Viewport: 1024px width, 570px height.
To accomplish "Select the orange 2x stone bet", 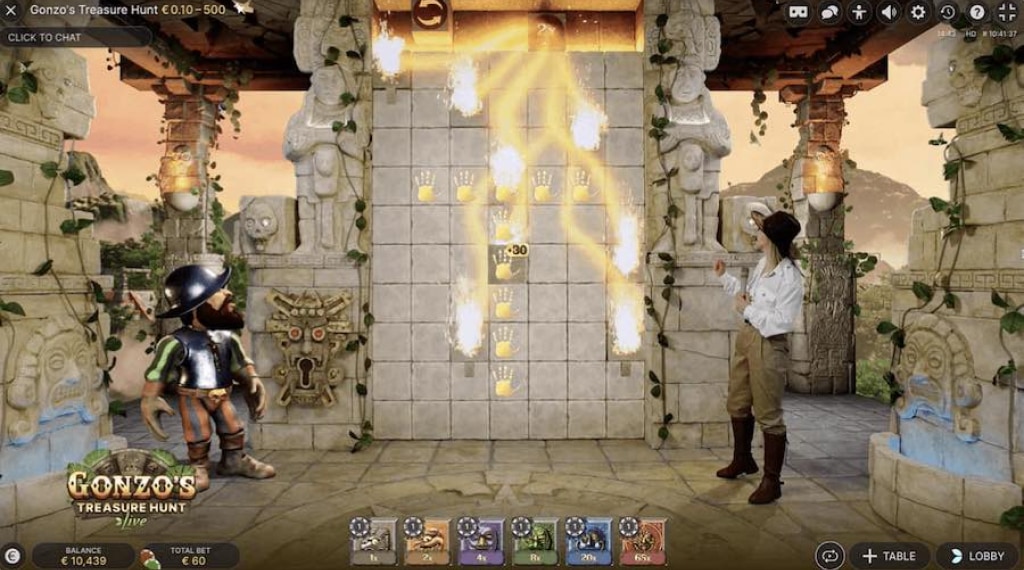I will (x=427, y=542).
